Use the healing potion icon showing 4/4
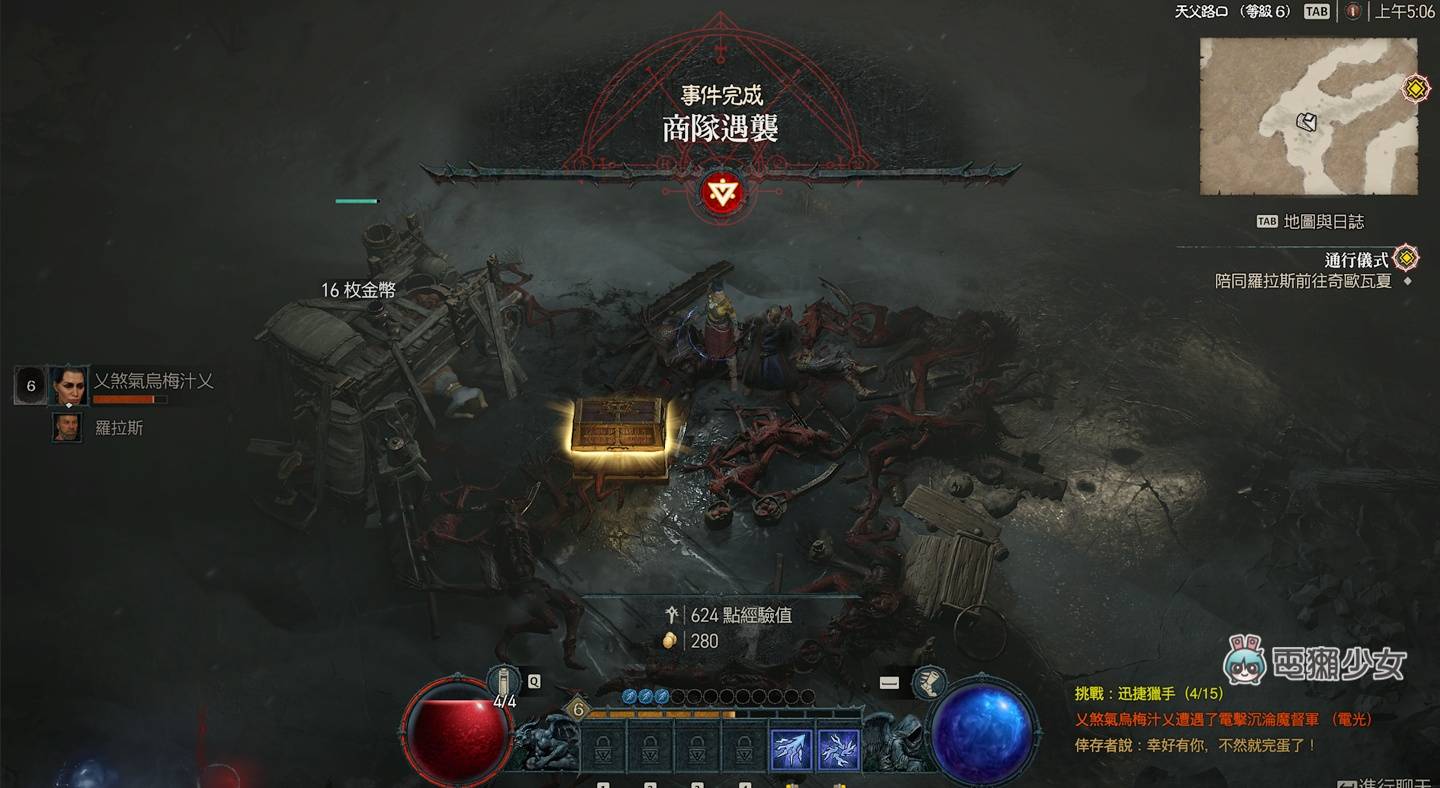 click(504, 682)
